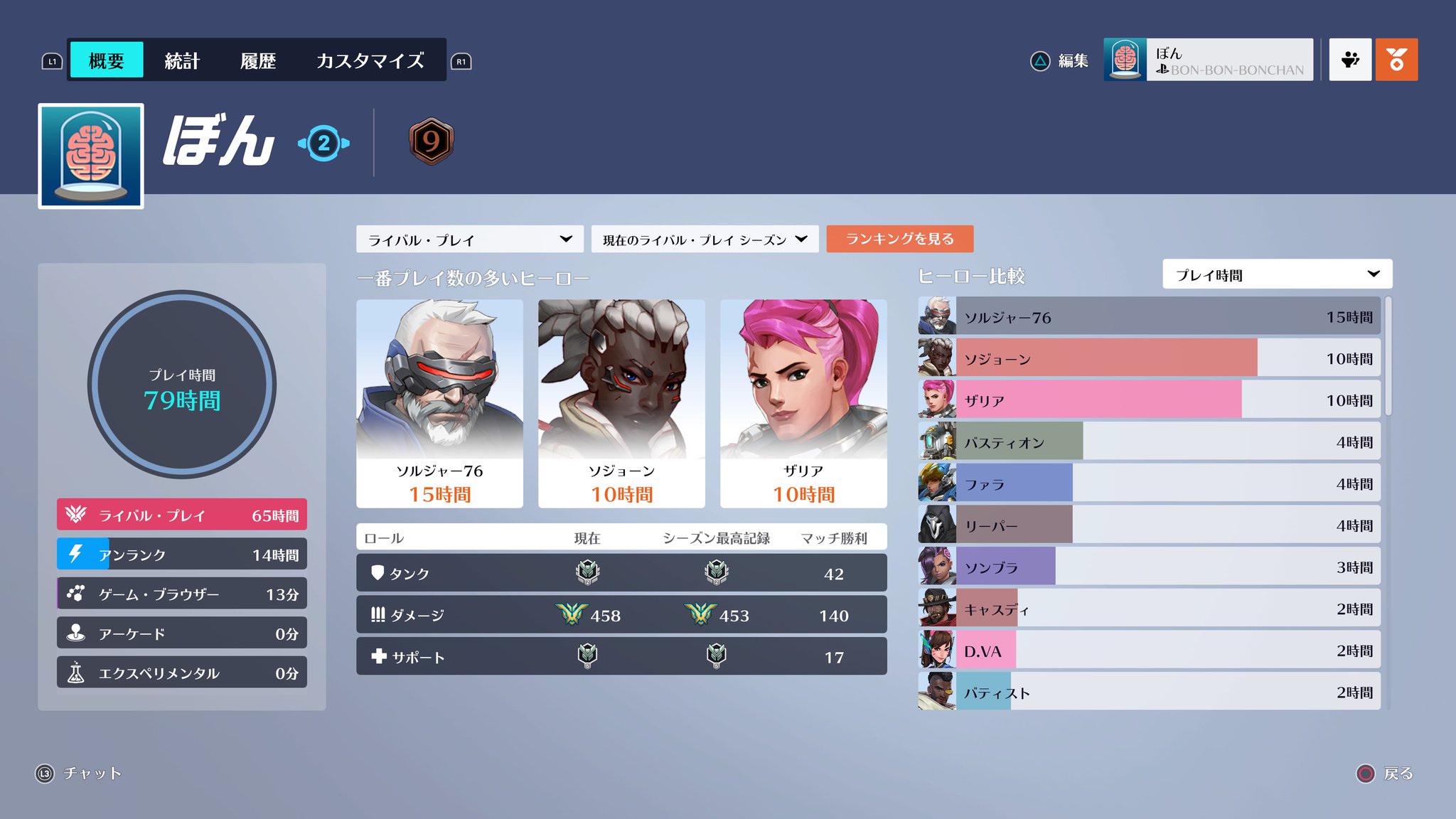Screen dimensions: 1456x819
Task: Open the カスタマイズ tab
Action: click(x=370, y=60)
